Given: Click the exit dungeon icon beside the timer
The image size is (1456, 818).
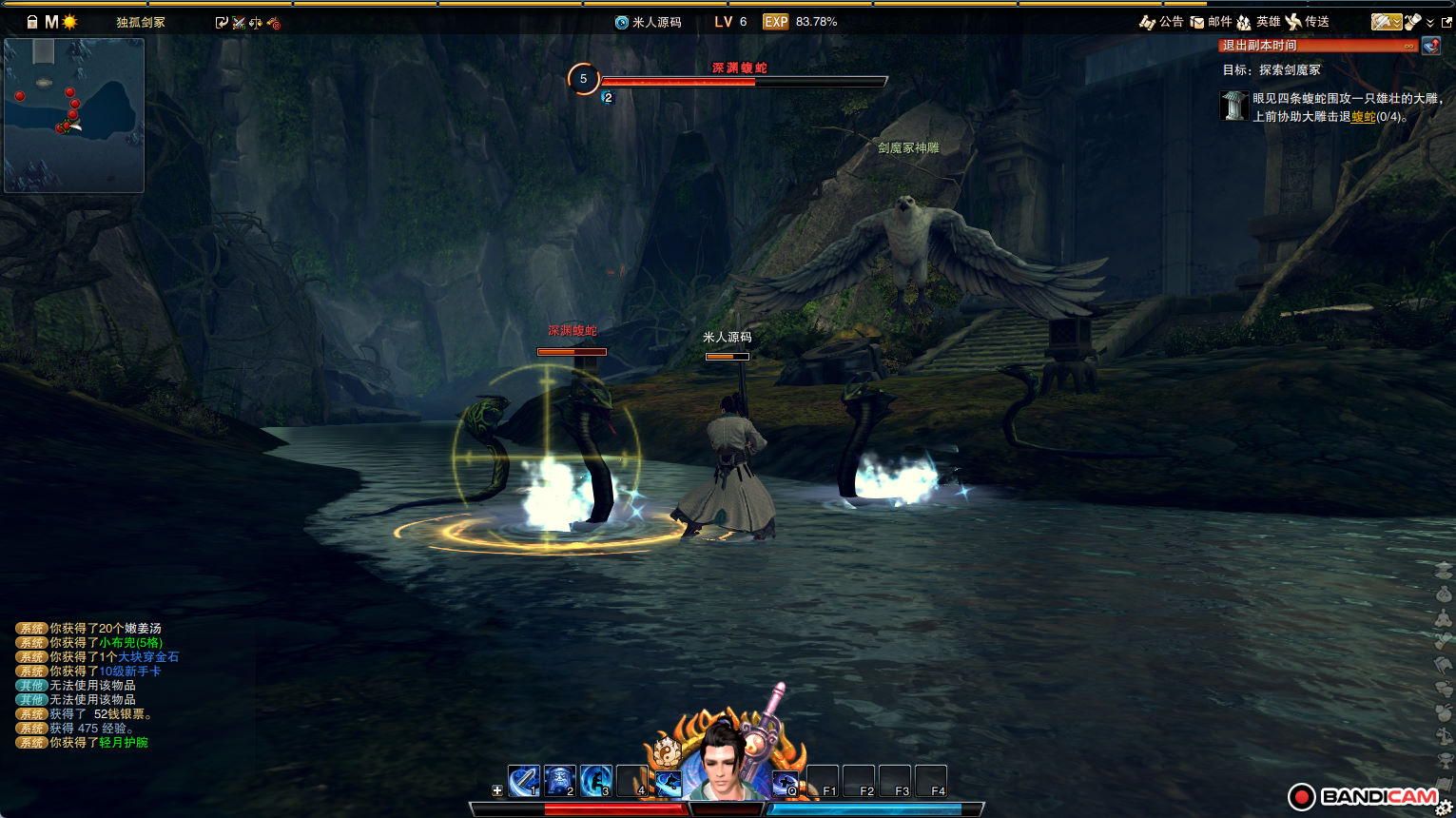Looking at the screenshot, I should coord(1430,46).
